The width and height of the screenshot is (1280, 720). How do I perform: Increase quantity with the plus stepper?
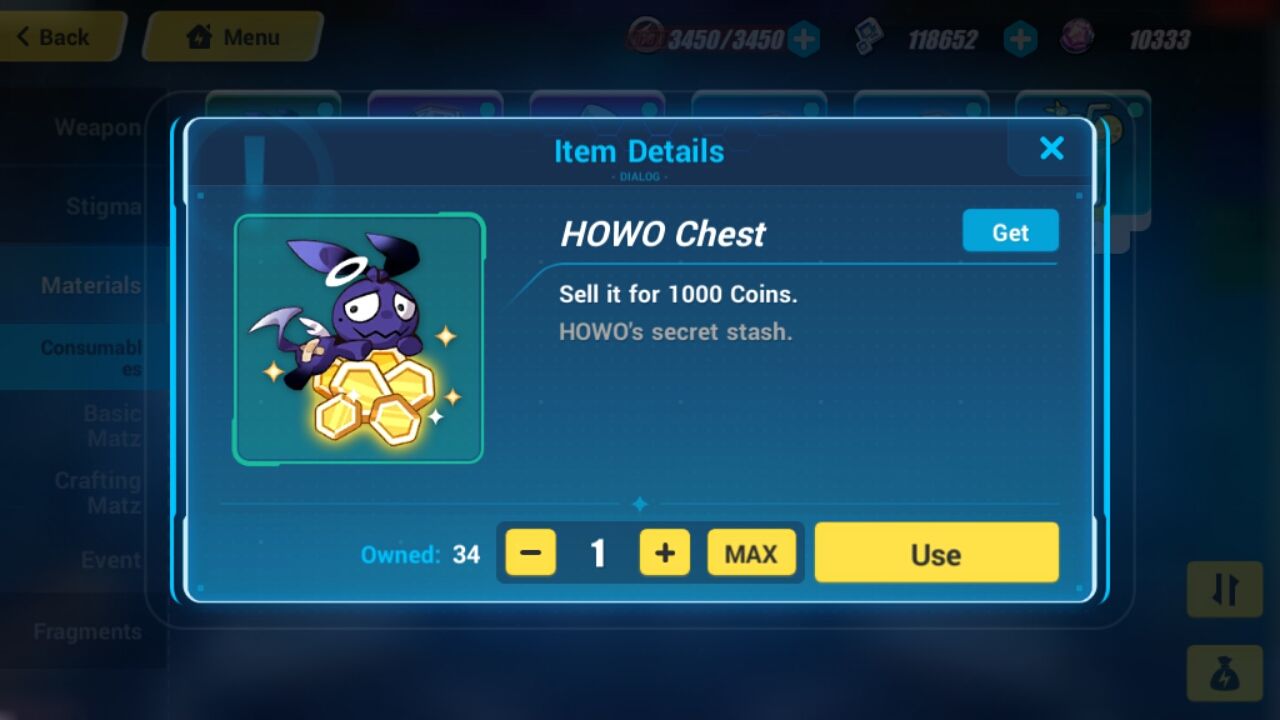664,551
